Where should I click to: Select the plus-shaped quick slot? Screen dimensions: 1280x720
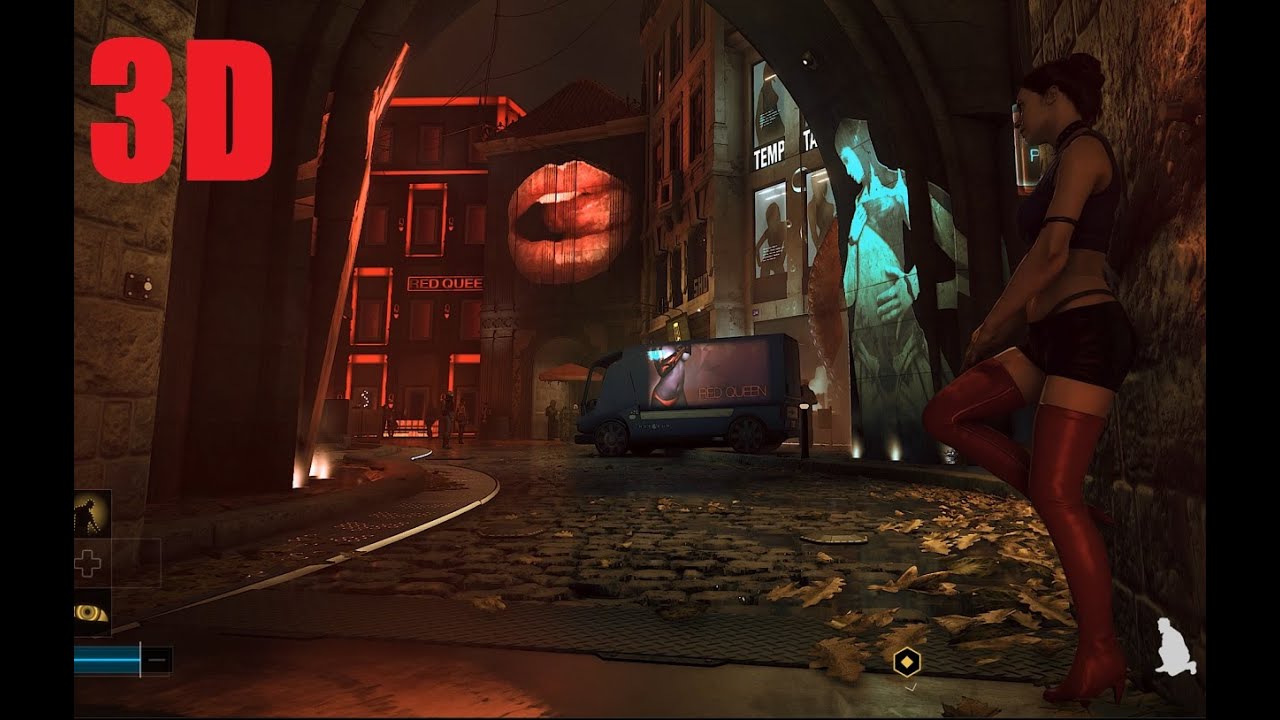(x=89, y=564)
